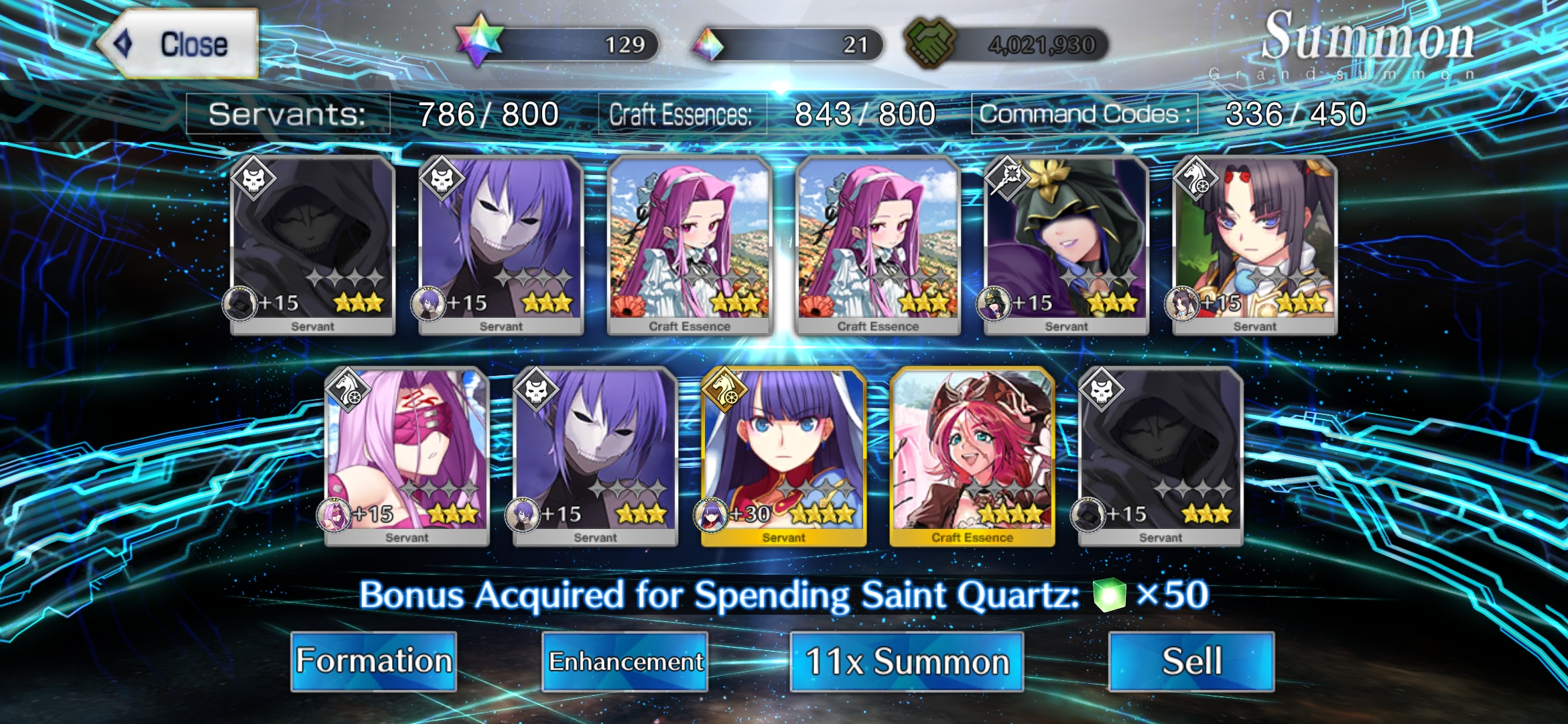Choose the gold-framed Martha servant card
1568x724 pixels.
pos(783,456)
